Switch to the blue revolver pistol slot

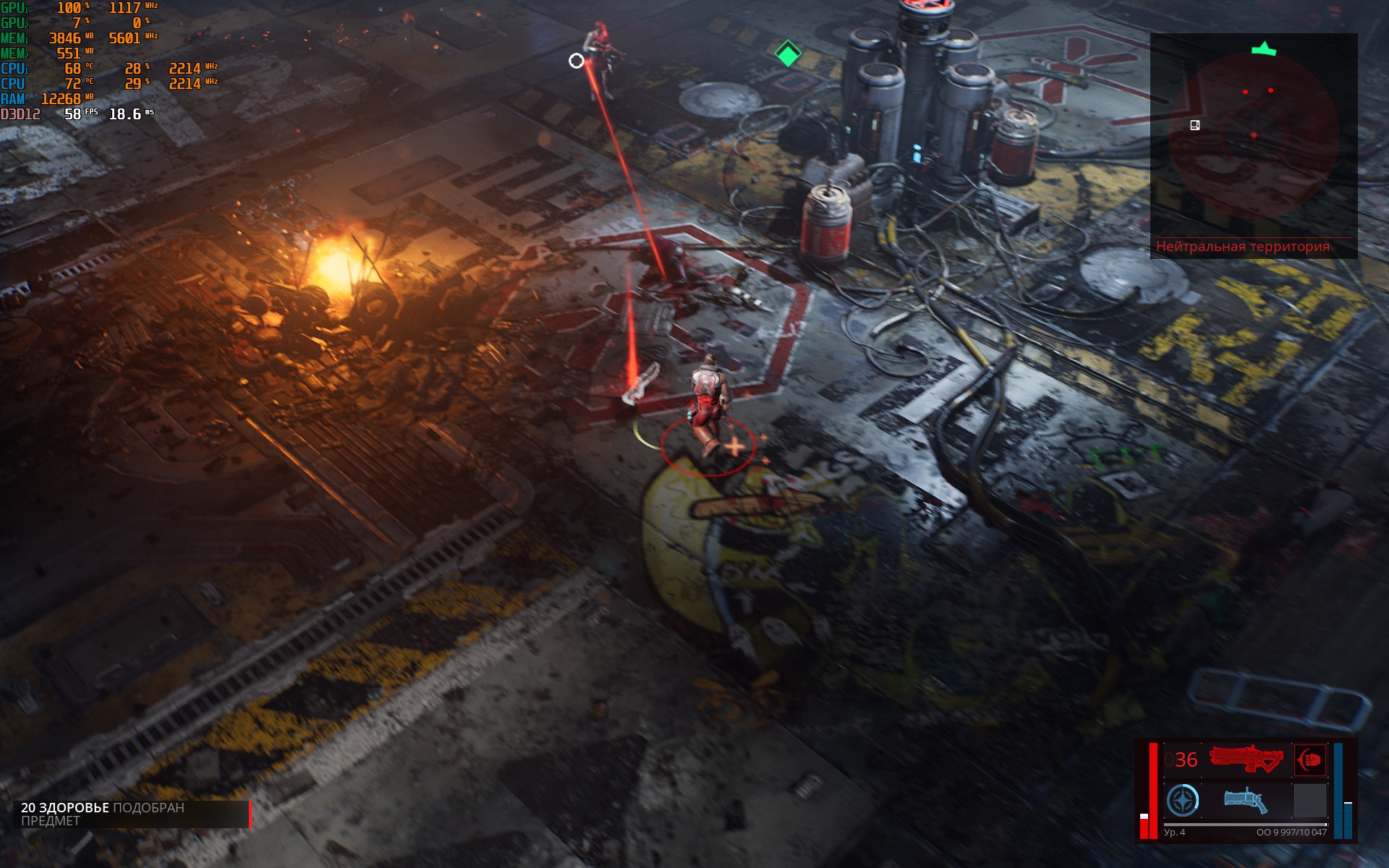tap(1246, 801)
